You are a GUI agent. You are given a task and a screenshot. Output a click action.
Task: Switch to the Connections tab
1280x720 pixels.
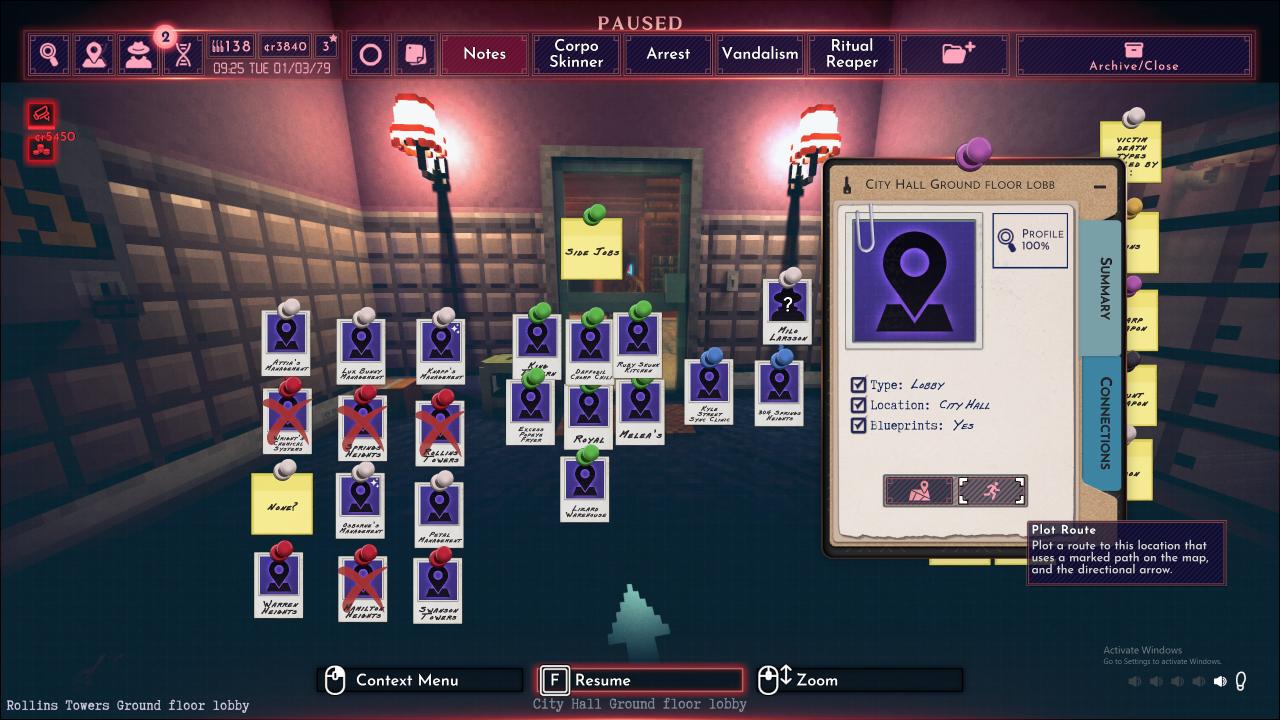[1104, 422]
